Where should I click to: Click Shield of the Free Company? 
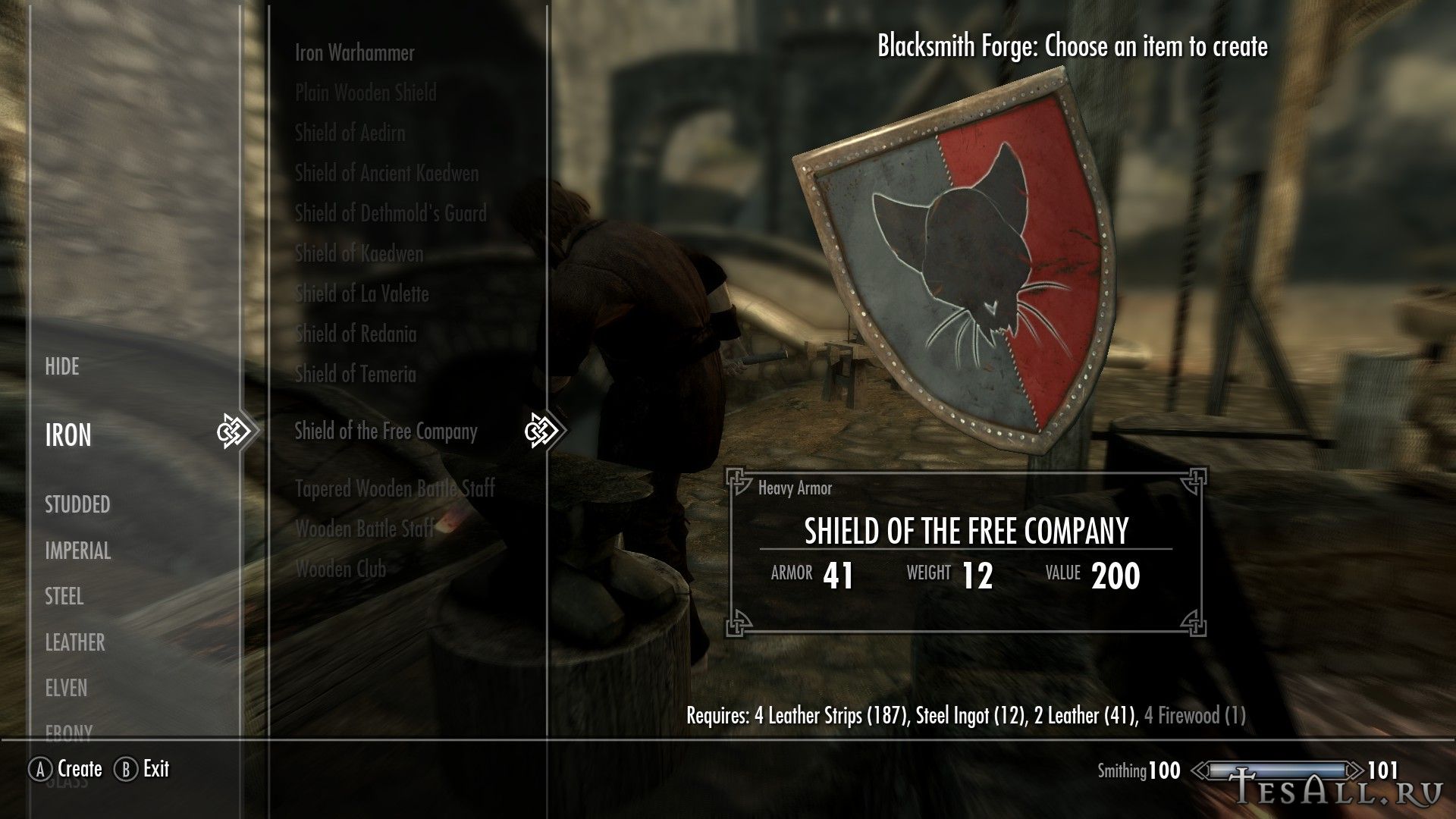coord(386,432)
